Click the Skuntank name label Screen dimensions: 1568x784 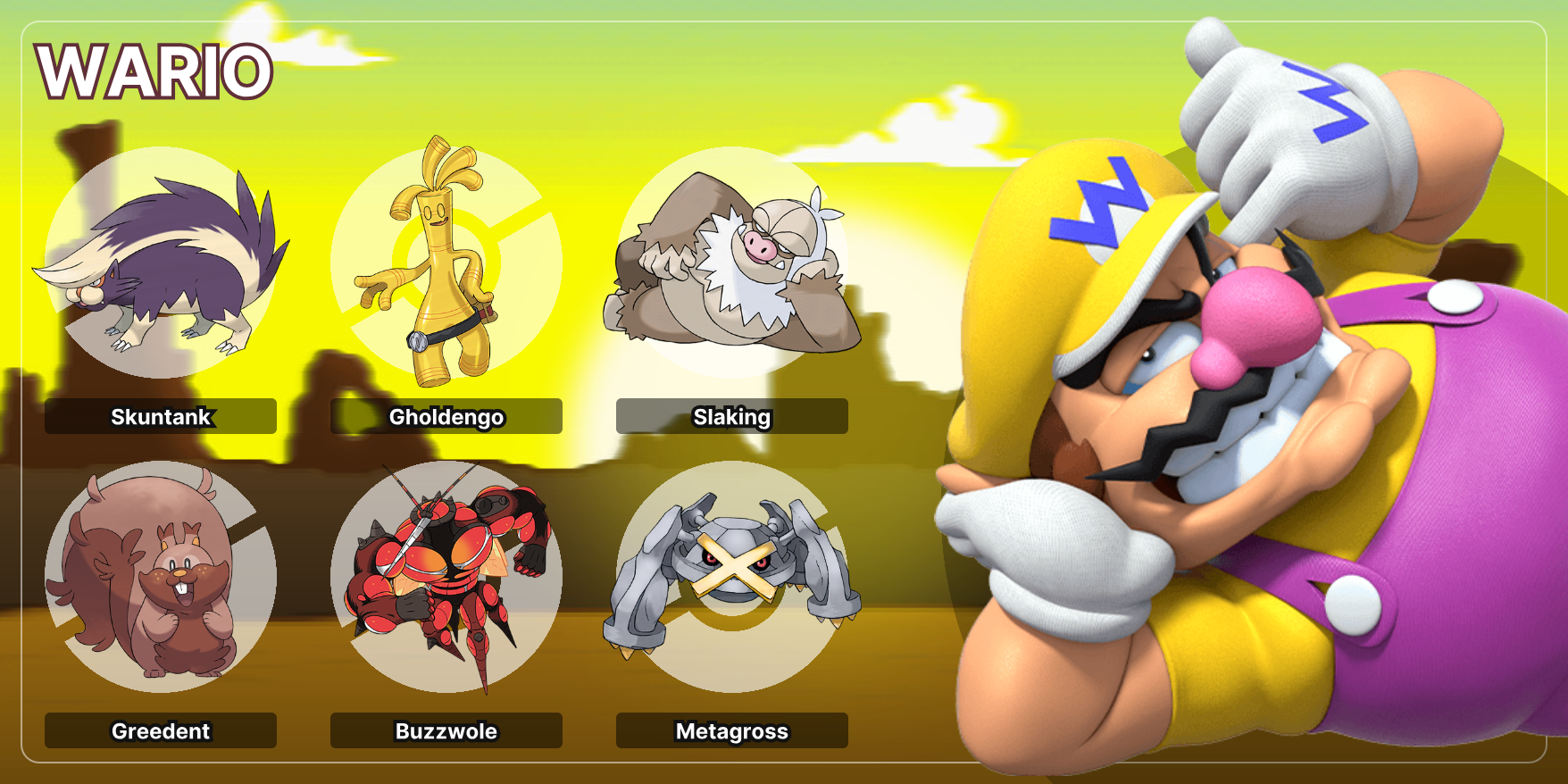pos(161,416)
